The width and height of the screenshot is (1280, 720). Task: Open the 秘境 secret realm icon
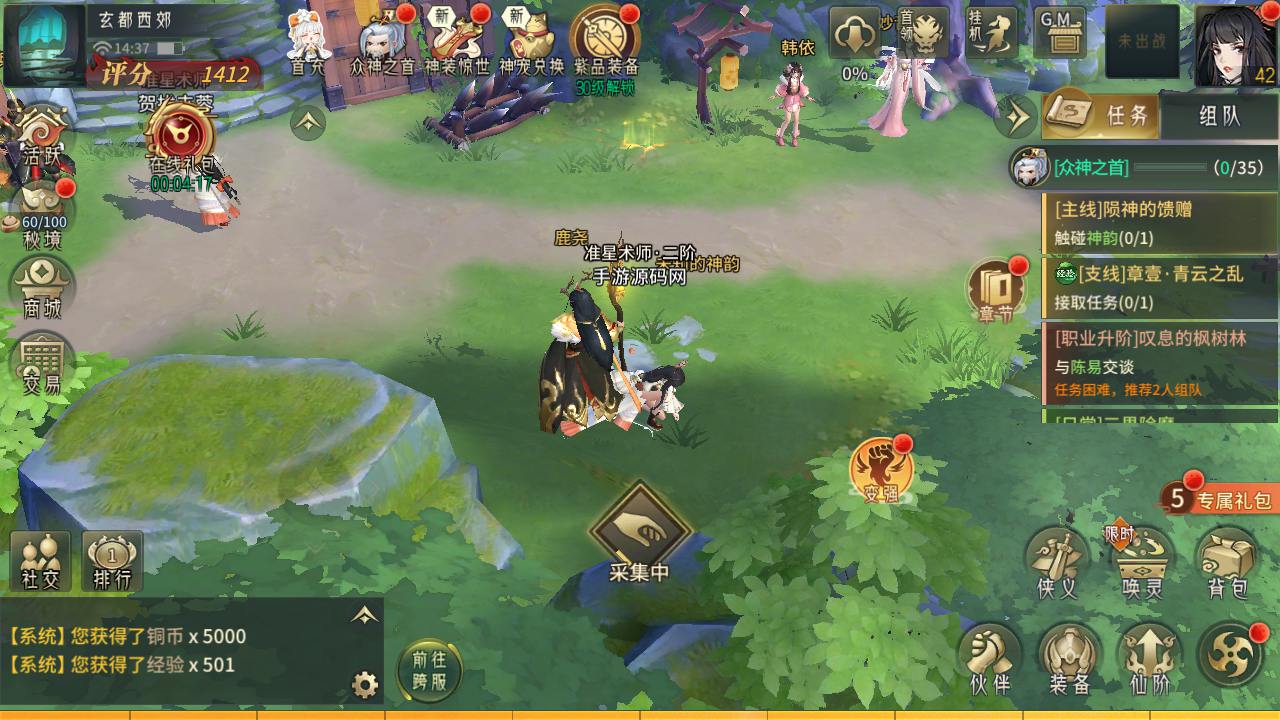coord(42,215)
